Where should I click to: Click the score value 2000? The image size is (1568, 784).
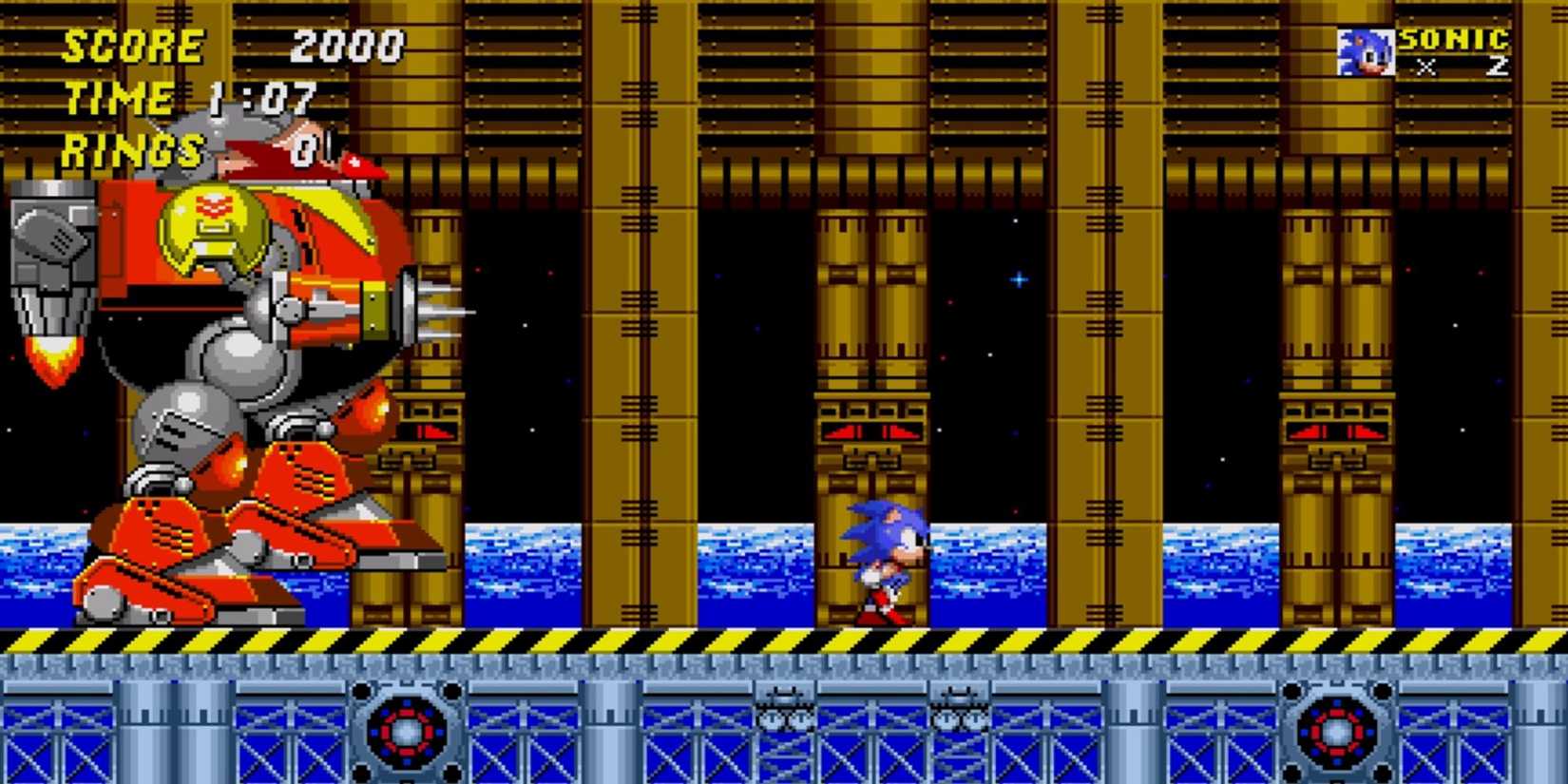point(349,46)
